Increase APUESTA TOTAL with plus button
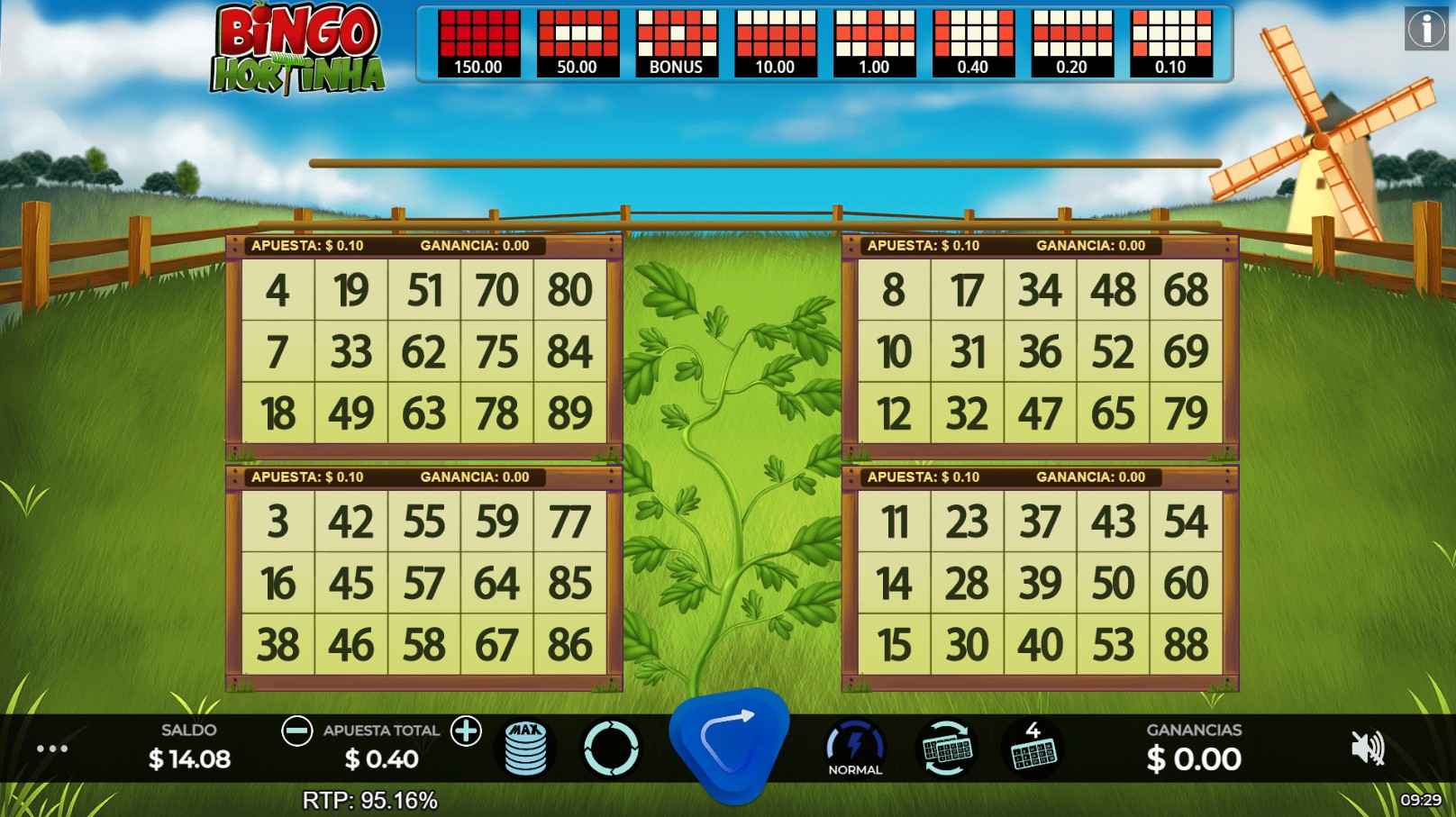 pos(467,731)
